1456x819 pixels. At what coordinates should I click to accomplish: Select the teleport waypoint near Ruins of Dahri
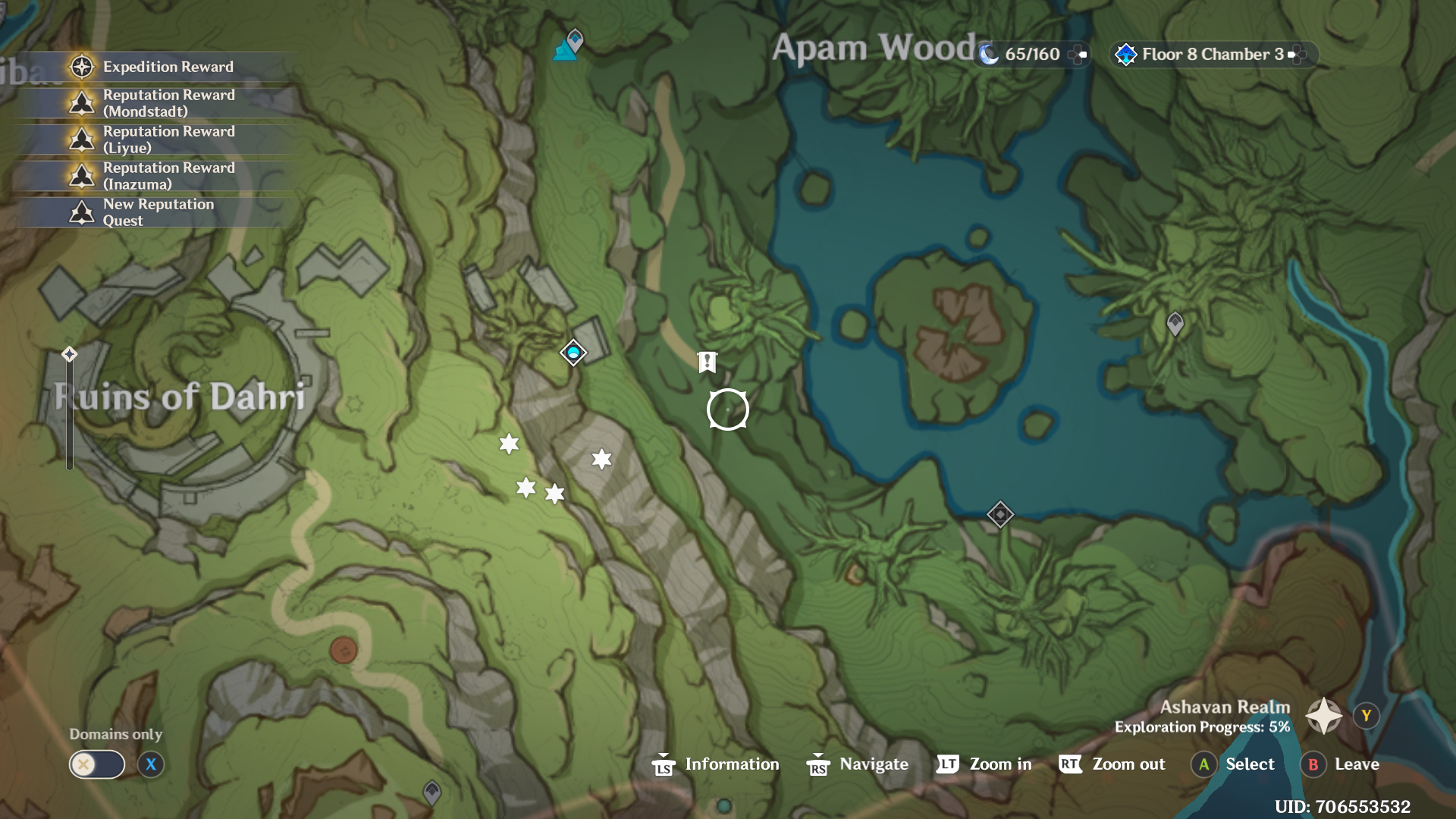pyautogui.click(x=573, y=352)
